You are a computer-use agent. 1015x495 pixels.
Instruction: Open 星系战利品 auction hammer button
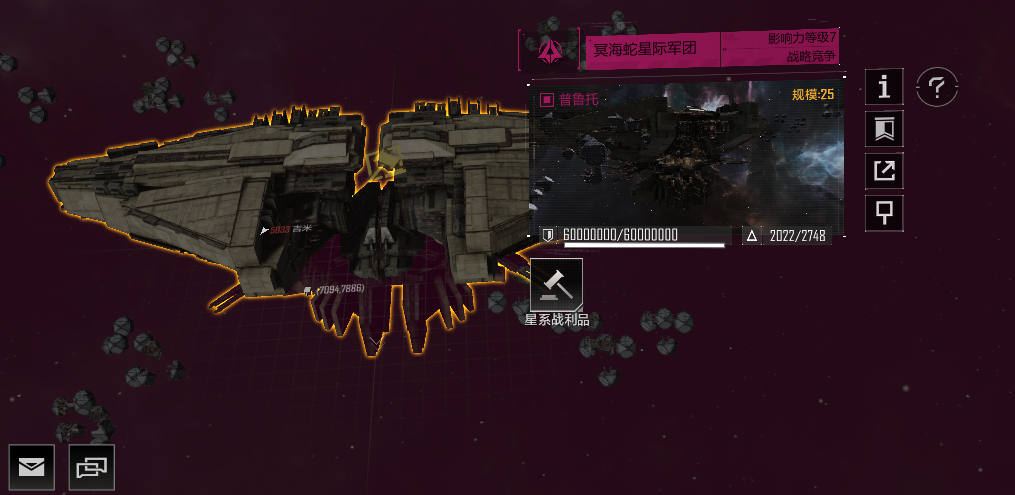point(556,285)
